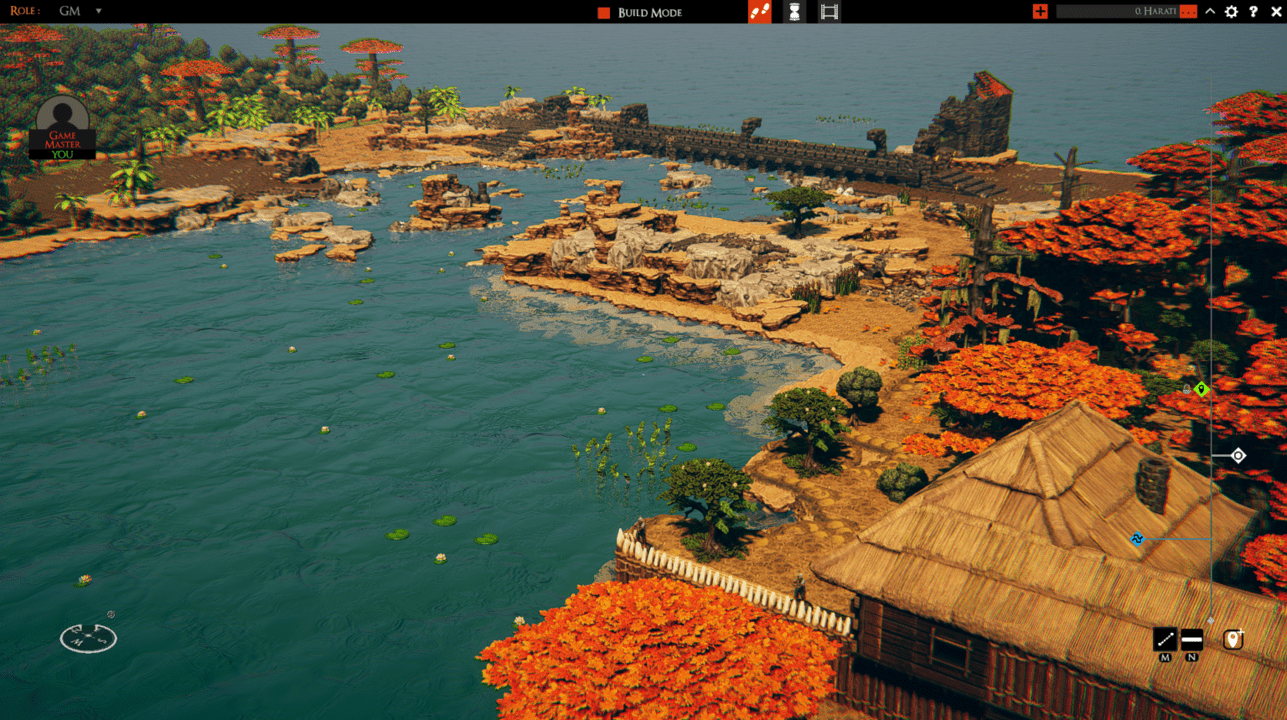The height and width of the screenshot is (720, 1287).
Task: Toggle the blue water level marker near the roof
Action: (x=1135, y=539)
